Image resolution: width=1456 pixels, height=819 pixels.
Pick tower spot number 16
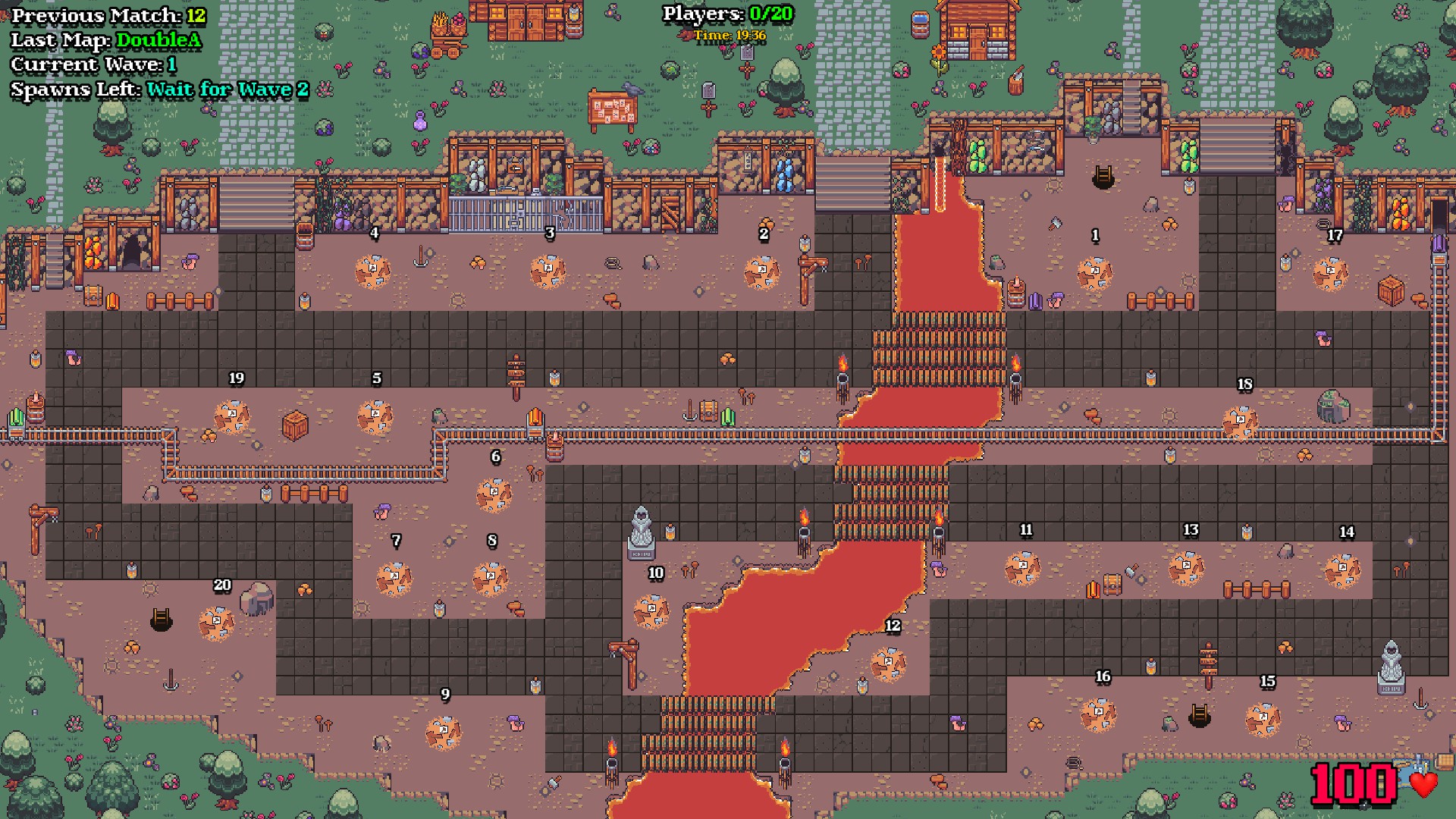1098,715
